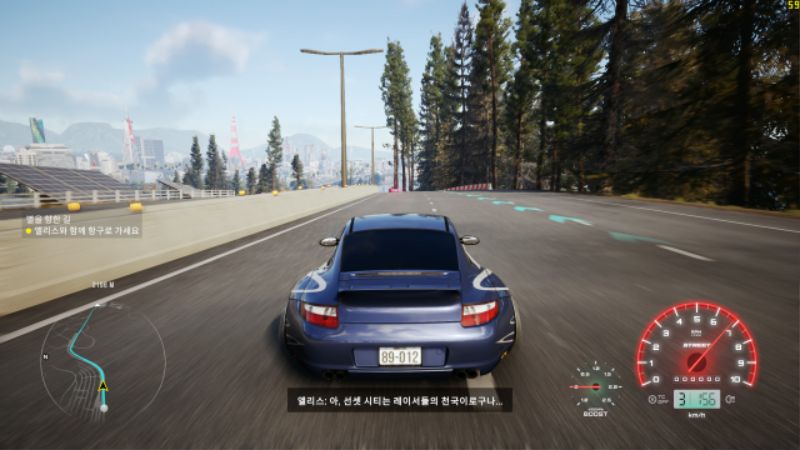
Task: Click the quest objective tracker text
Action: 83,225
